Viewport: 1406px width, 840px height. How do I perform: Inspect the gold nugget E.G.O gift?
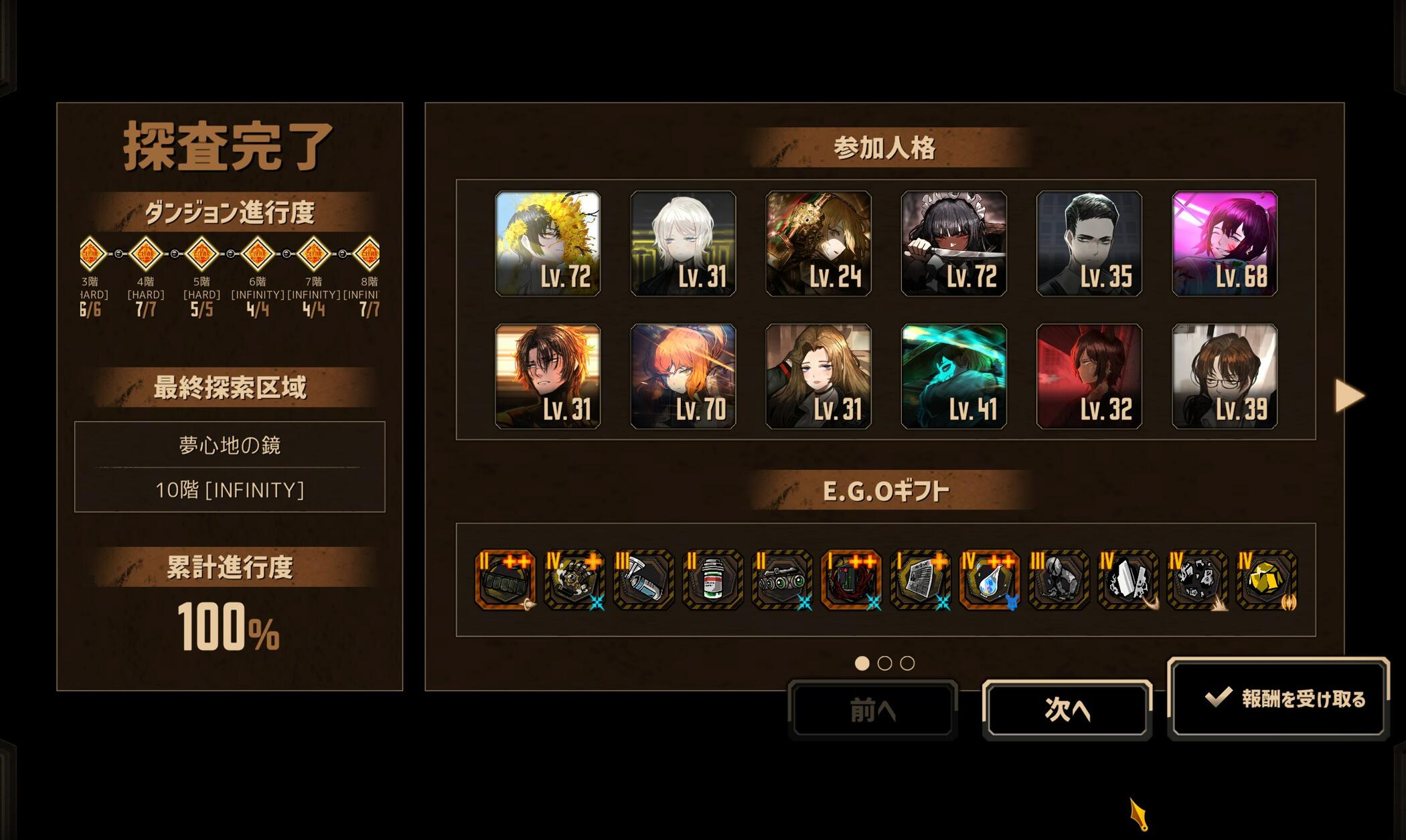(x=1265, y=580)
